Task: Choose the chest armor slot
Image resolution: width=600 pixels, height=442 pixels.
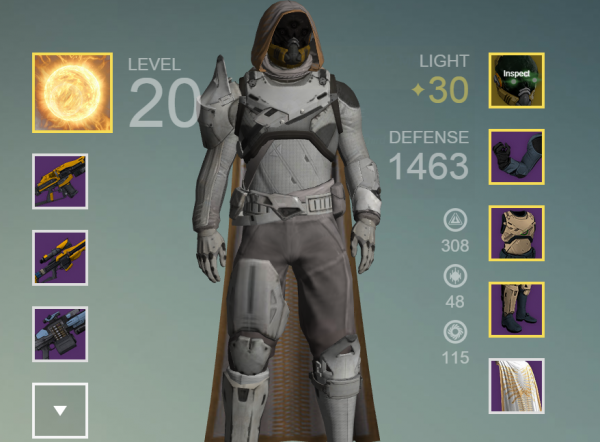Action: click(x=516, y=233)
